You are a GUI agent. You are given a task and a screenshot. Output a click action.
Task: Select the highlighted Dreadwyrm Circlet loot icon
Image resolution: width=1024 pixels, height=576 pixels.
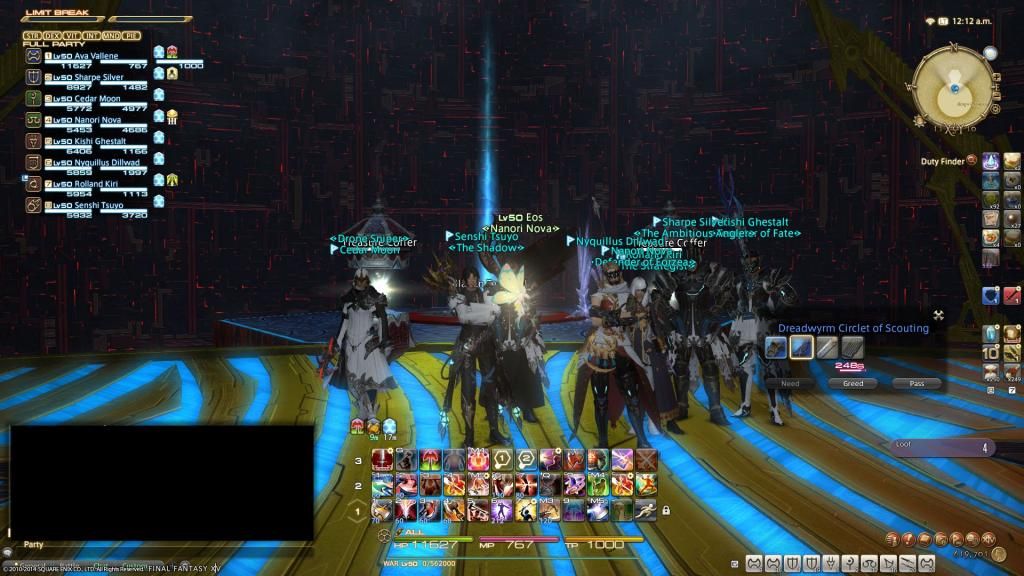pyautogui.click(x=801, y=347)
